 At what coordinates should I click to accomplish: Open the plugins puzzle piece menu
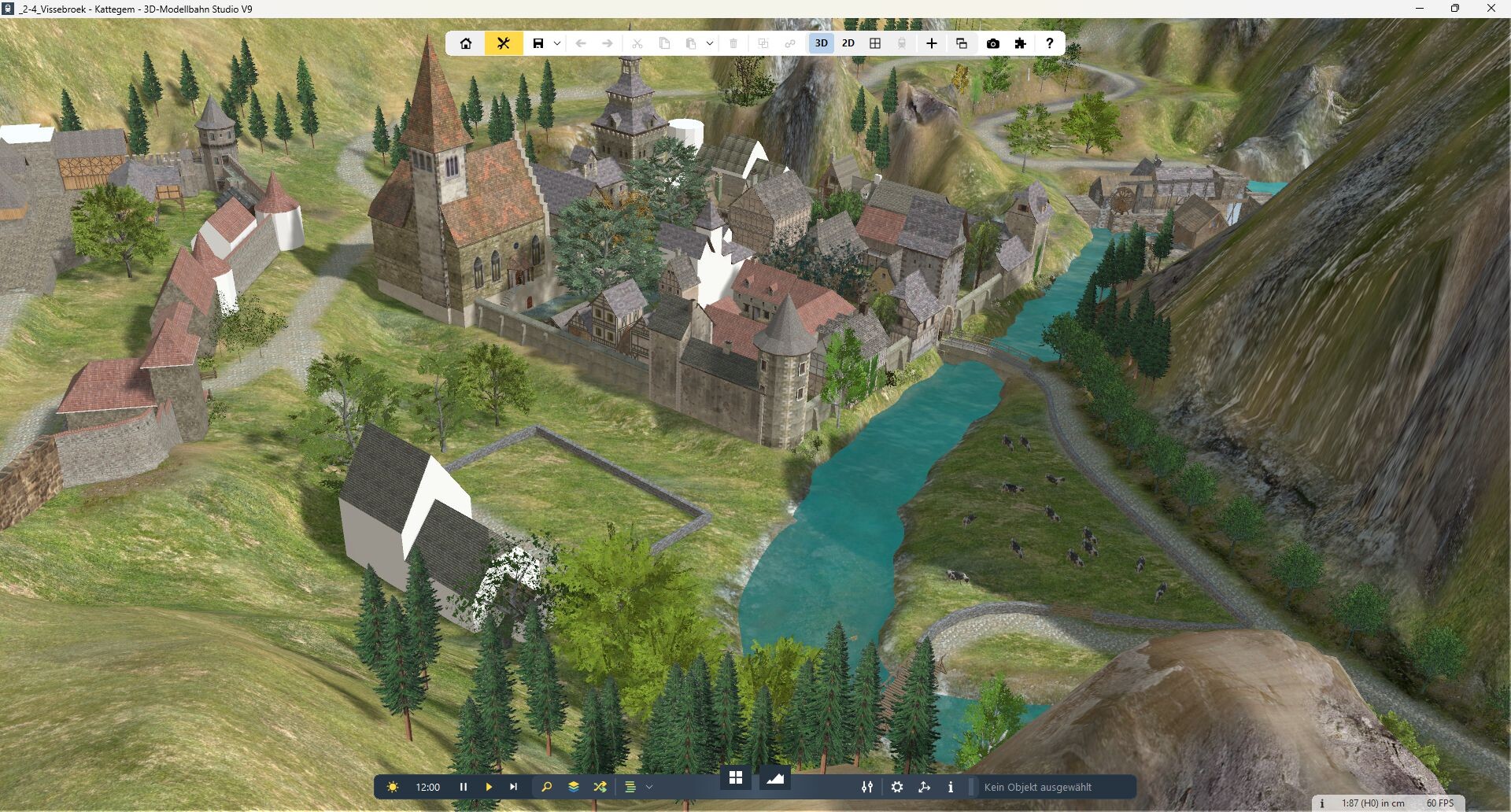click(1021, 43)
